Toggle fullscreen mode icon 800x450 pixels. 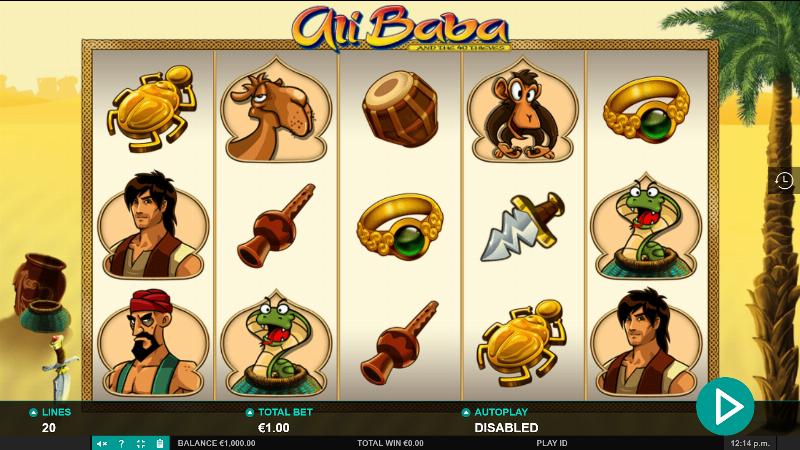point(140,443)
